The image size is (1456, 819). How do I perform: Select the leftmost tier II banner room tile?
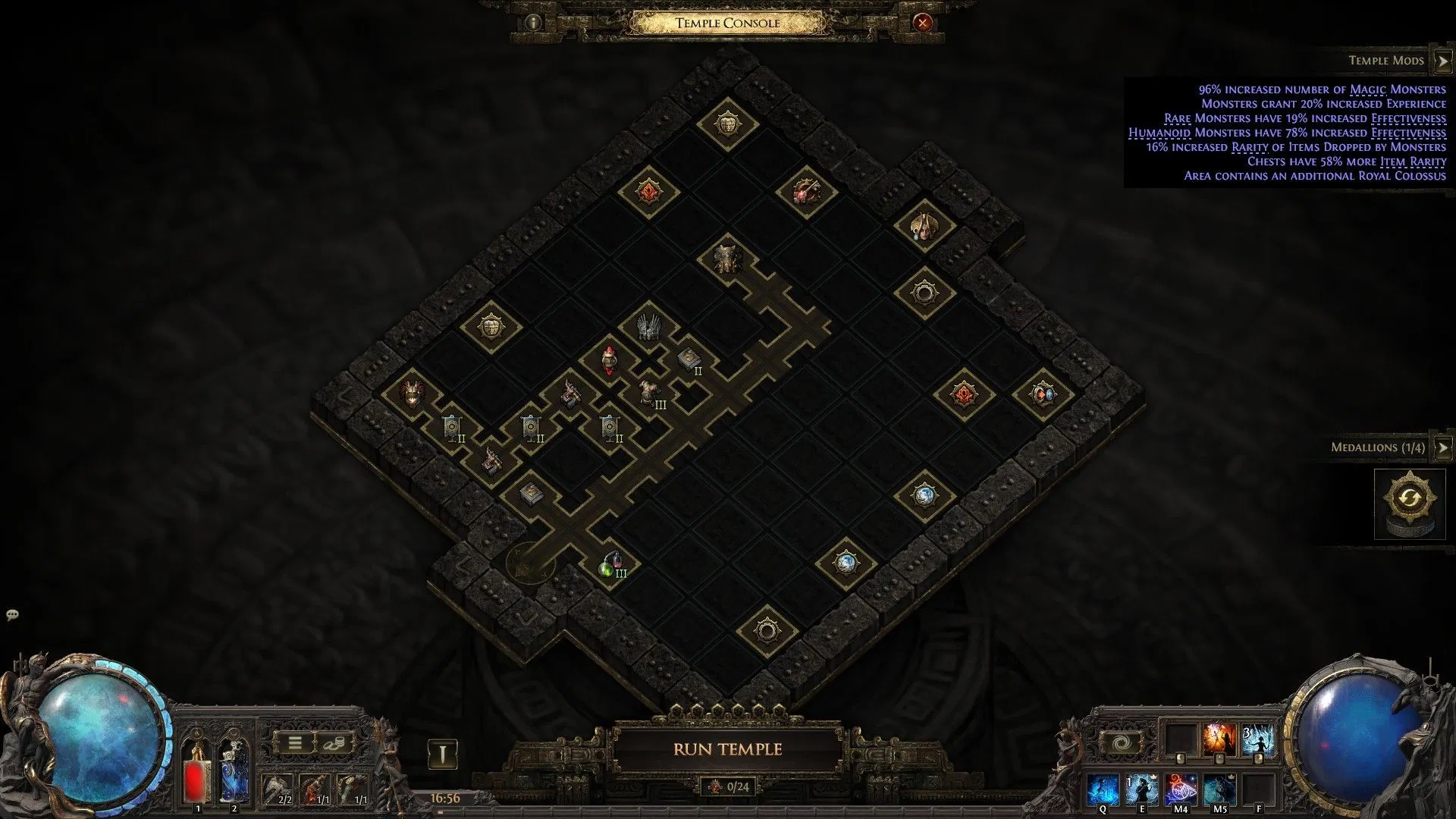(x=451, y=426)
